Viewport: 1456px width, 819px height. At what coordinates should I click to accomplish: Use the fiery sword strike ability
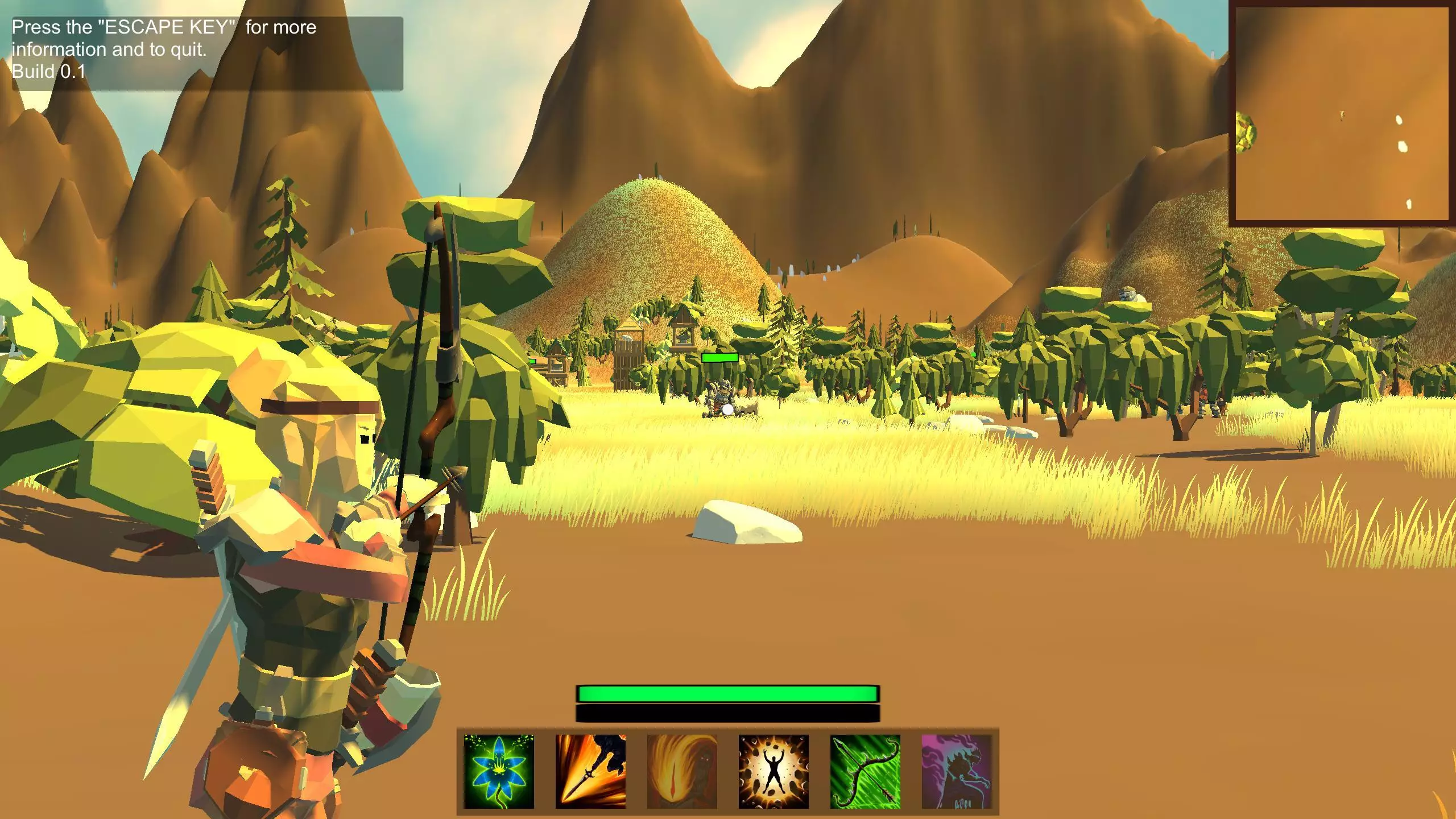pos(590,771)
